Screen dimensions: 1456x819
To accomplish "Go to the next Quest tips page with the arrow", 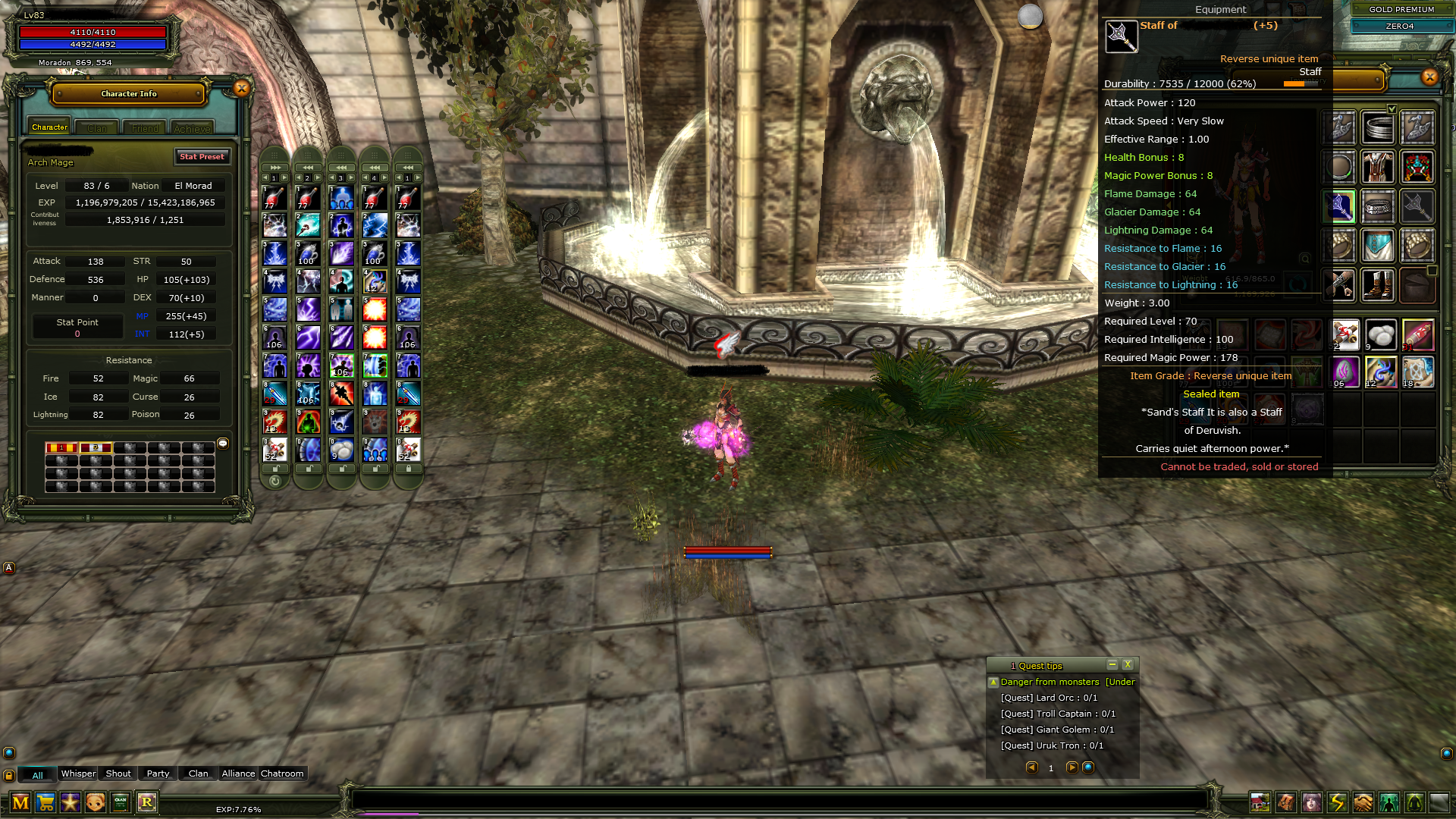I will (1072, 767).
